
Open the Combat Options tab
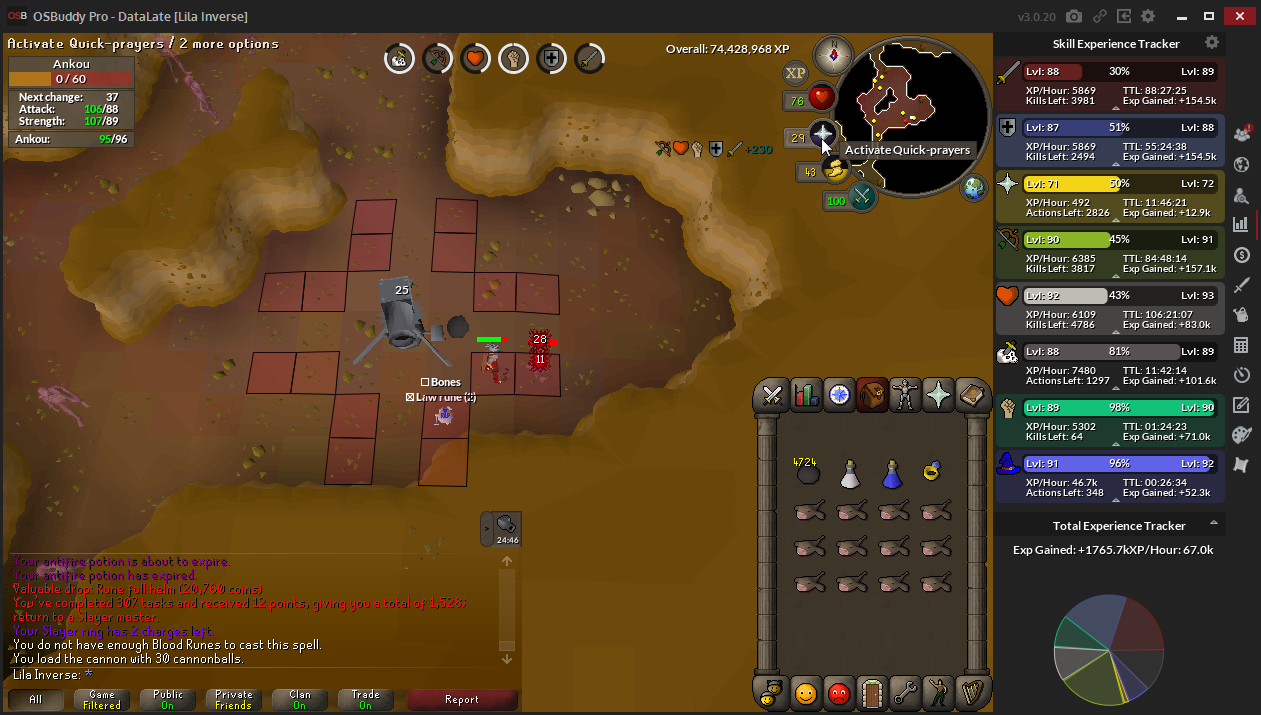click(772, 395)
